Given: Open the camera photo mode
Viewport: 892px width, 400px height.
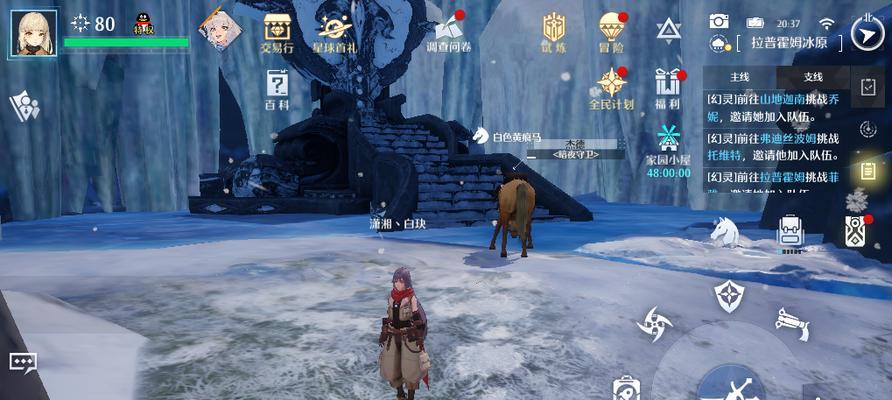Looking at the screenshot, I should (x=718, y=21).
